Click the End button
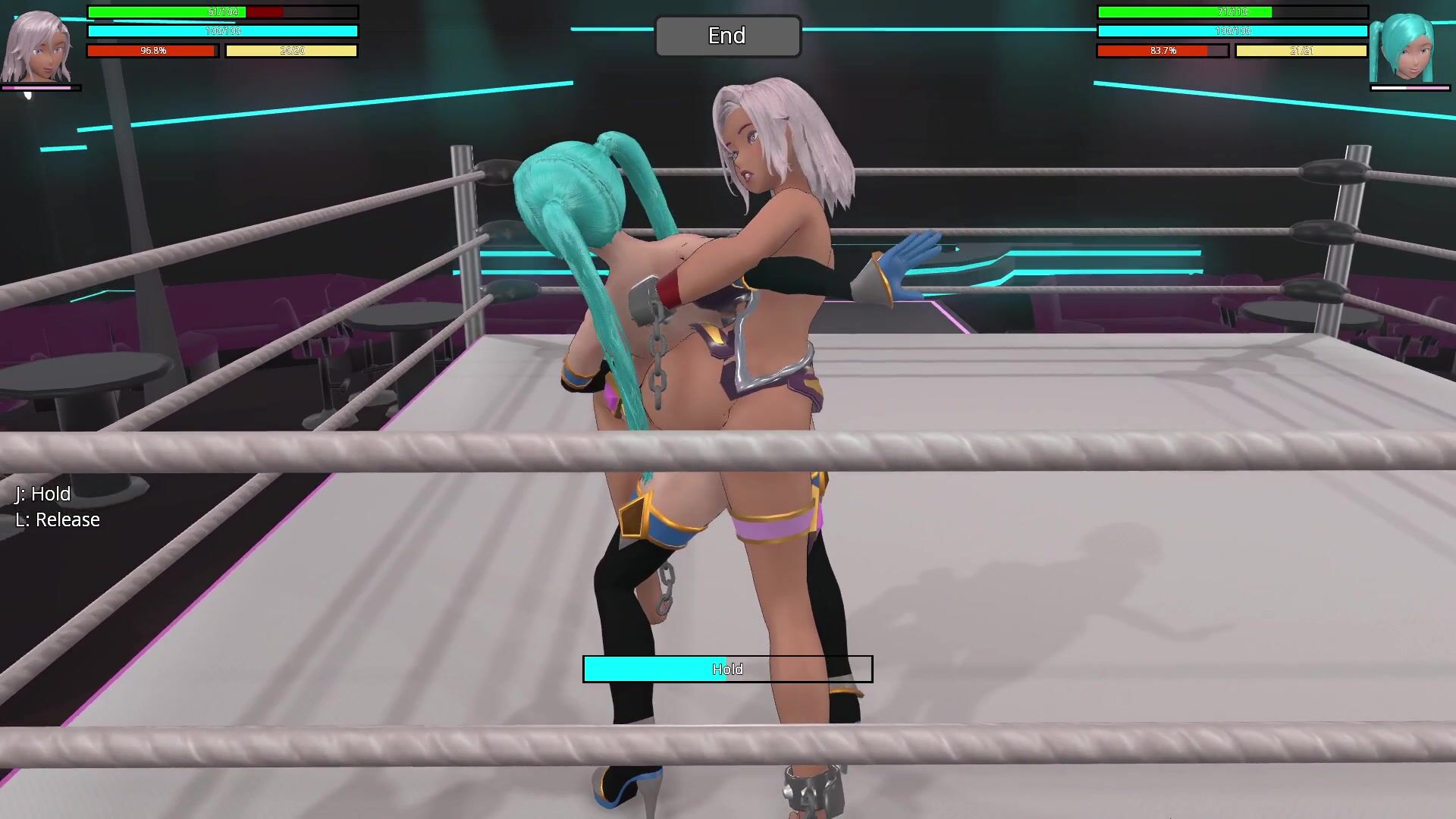Screen dimensions: 1456x819 727,36
